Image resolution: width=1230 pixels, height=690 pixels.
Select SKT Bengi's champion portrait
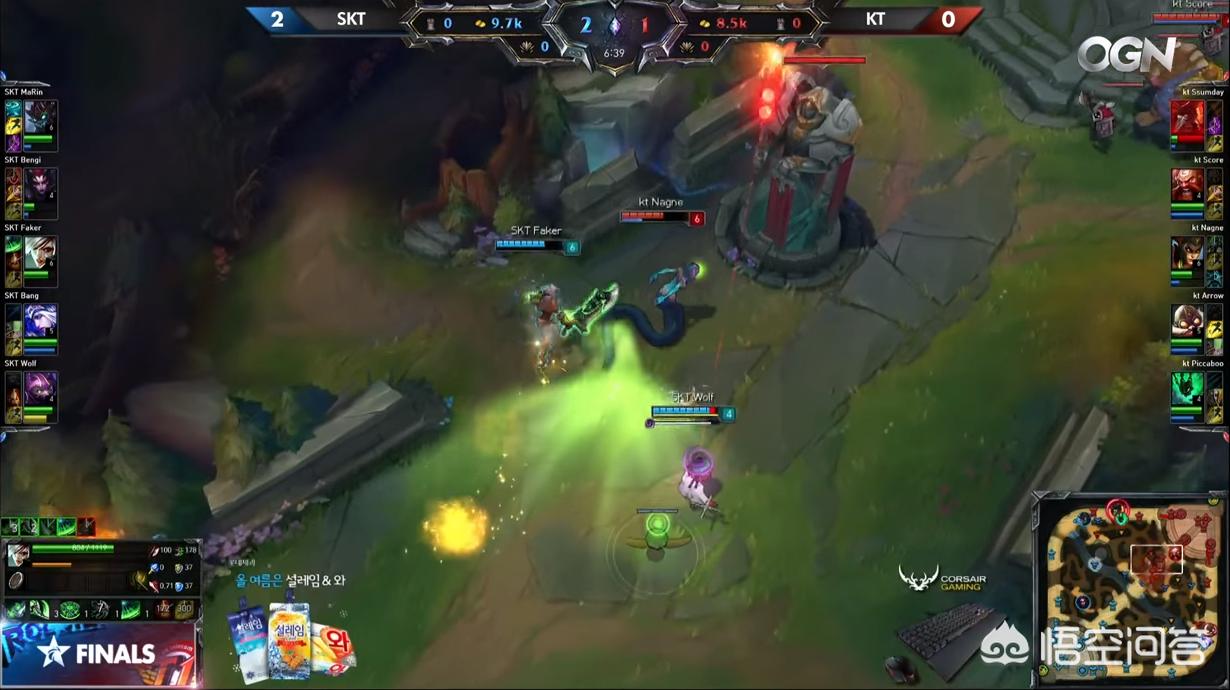[x=41, y=186]
